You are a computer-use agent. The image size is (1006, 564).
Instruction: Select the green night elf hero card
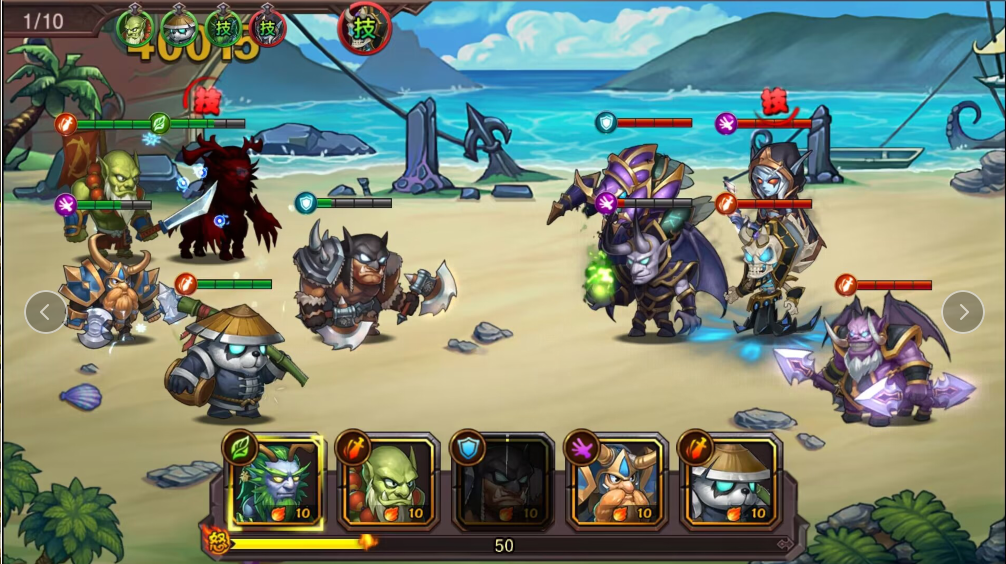[x=274, y=482]
